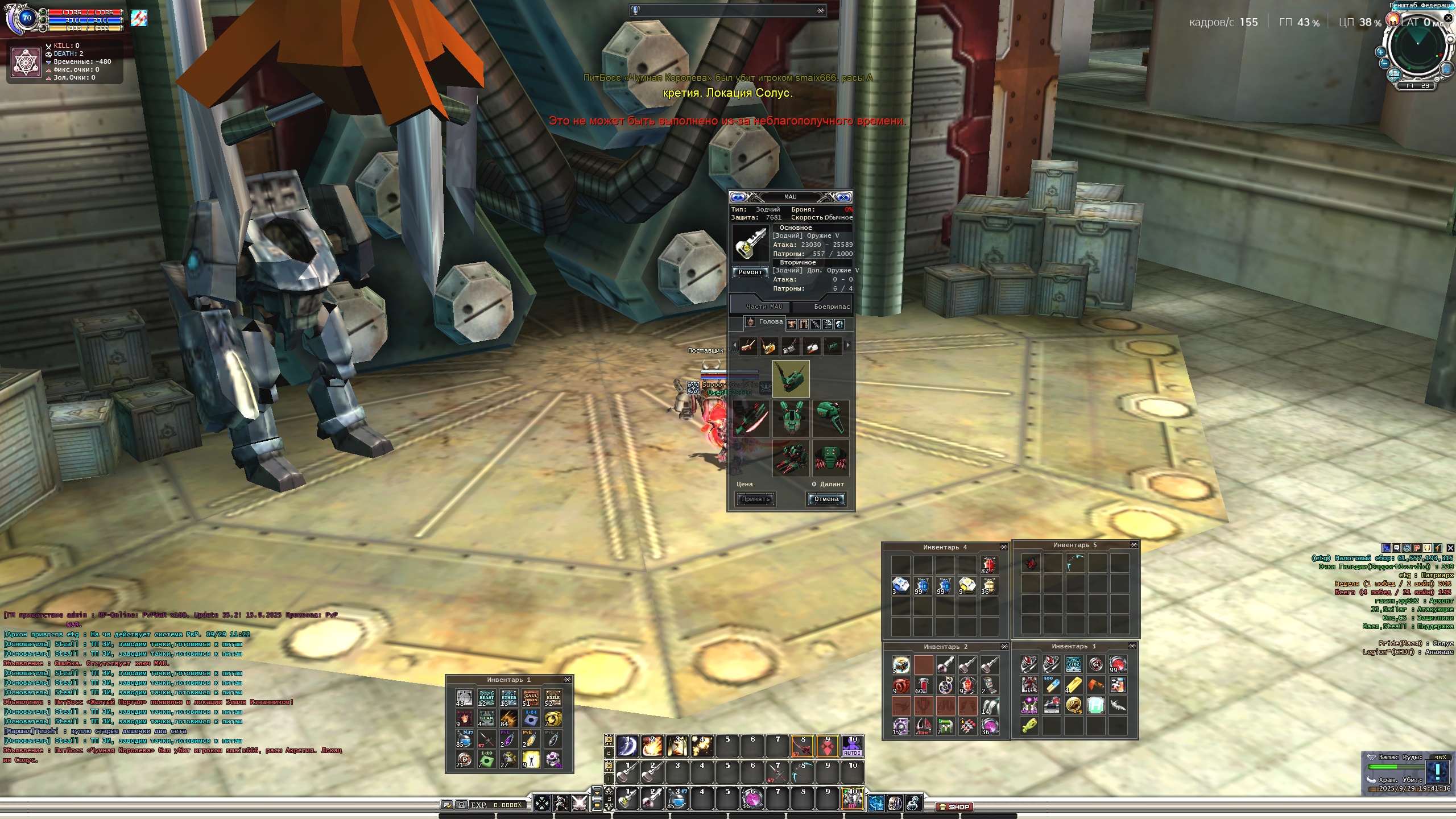Activate the fire slash skill in slot 2

pos(652,746)
